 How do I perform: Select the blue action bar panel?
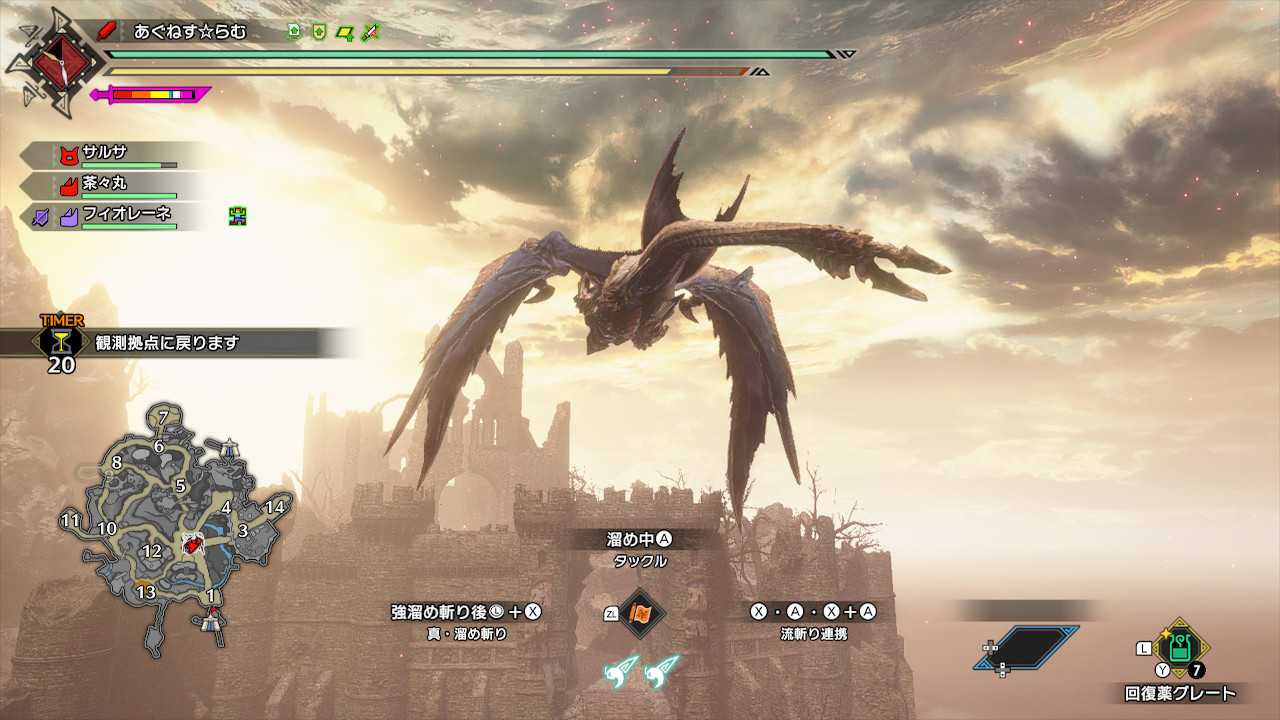(x=1026, y=648)
